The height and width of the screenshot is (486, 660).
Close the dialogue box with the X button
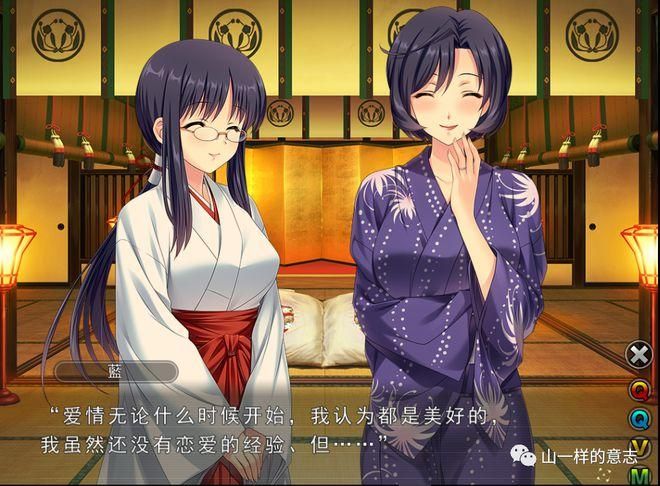point(639,354)
